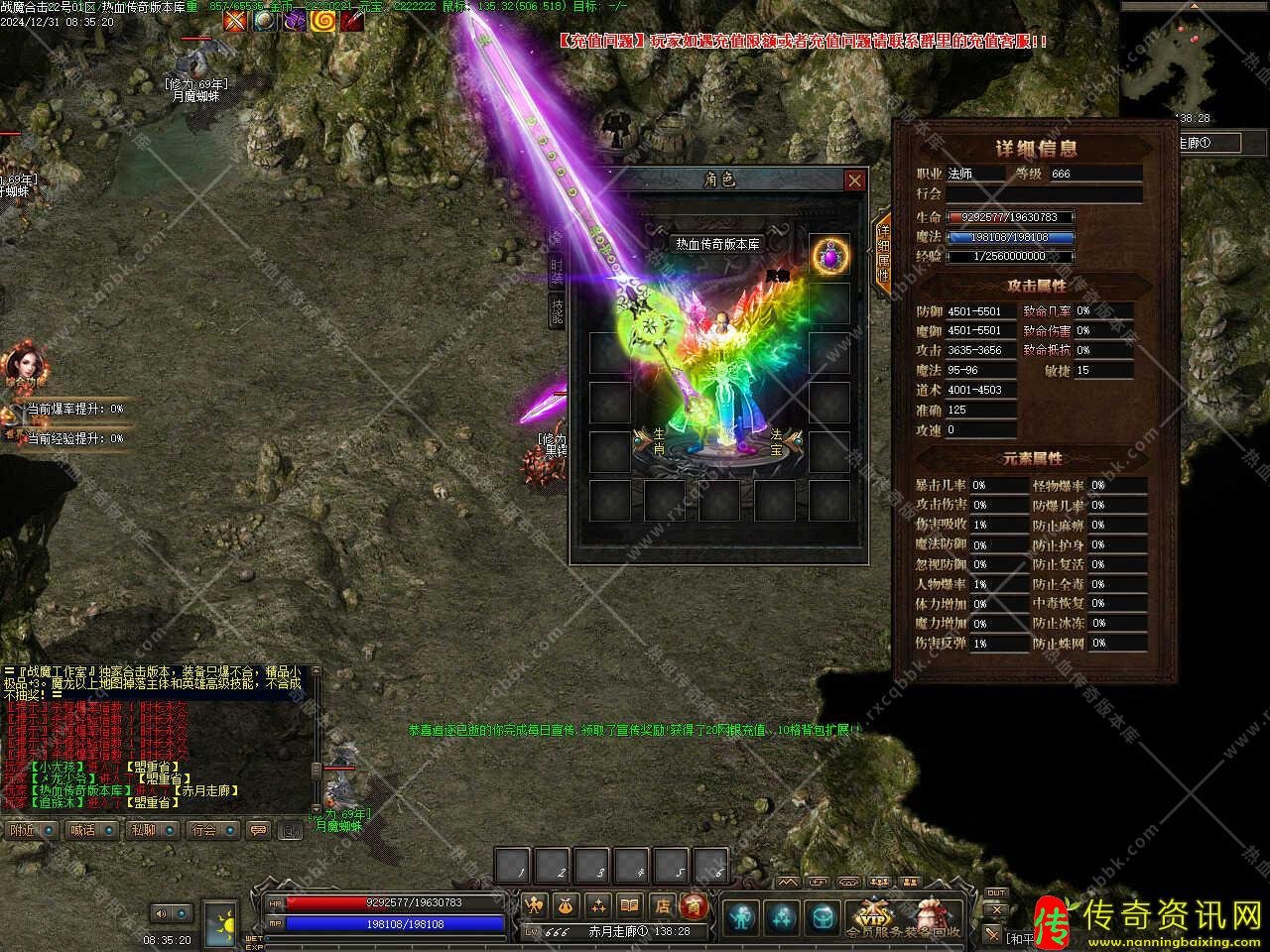Toggle the 行会 guild chat channel
The width and height of the screenshot is (1270, 952).
pyautogui.click(x=212, y=829)
